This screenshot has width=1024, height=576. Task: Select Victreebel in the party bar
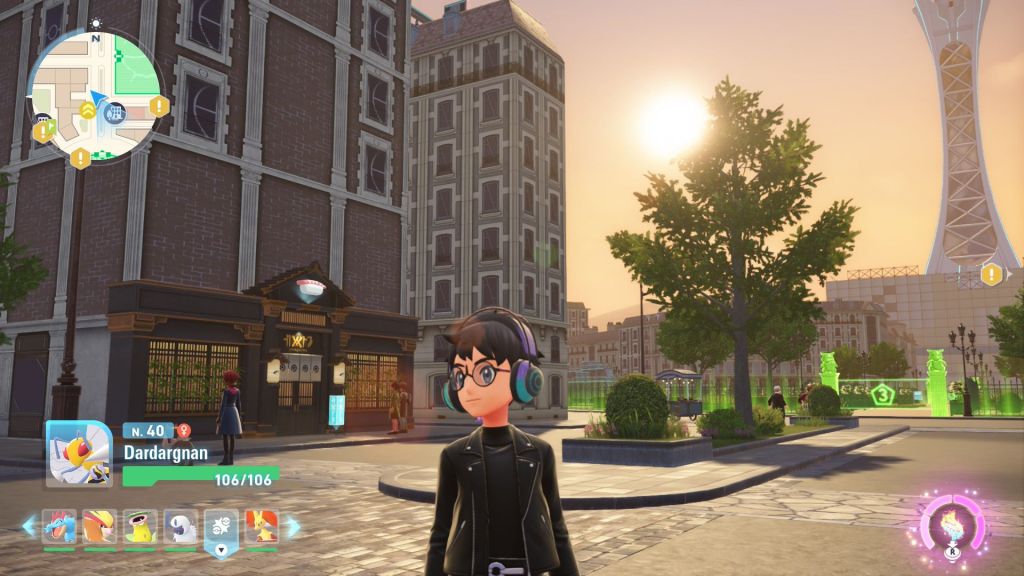(x=140, y=525)
